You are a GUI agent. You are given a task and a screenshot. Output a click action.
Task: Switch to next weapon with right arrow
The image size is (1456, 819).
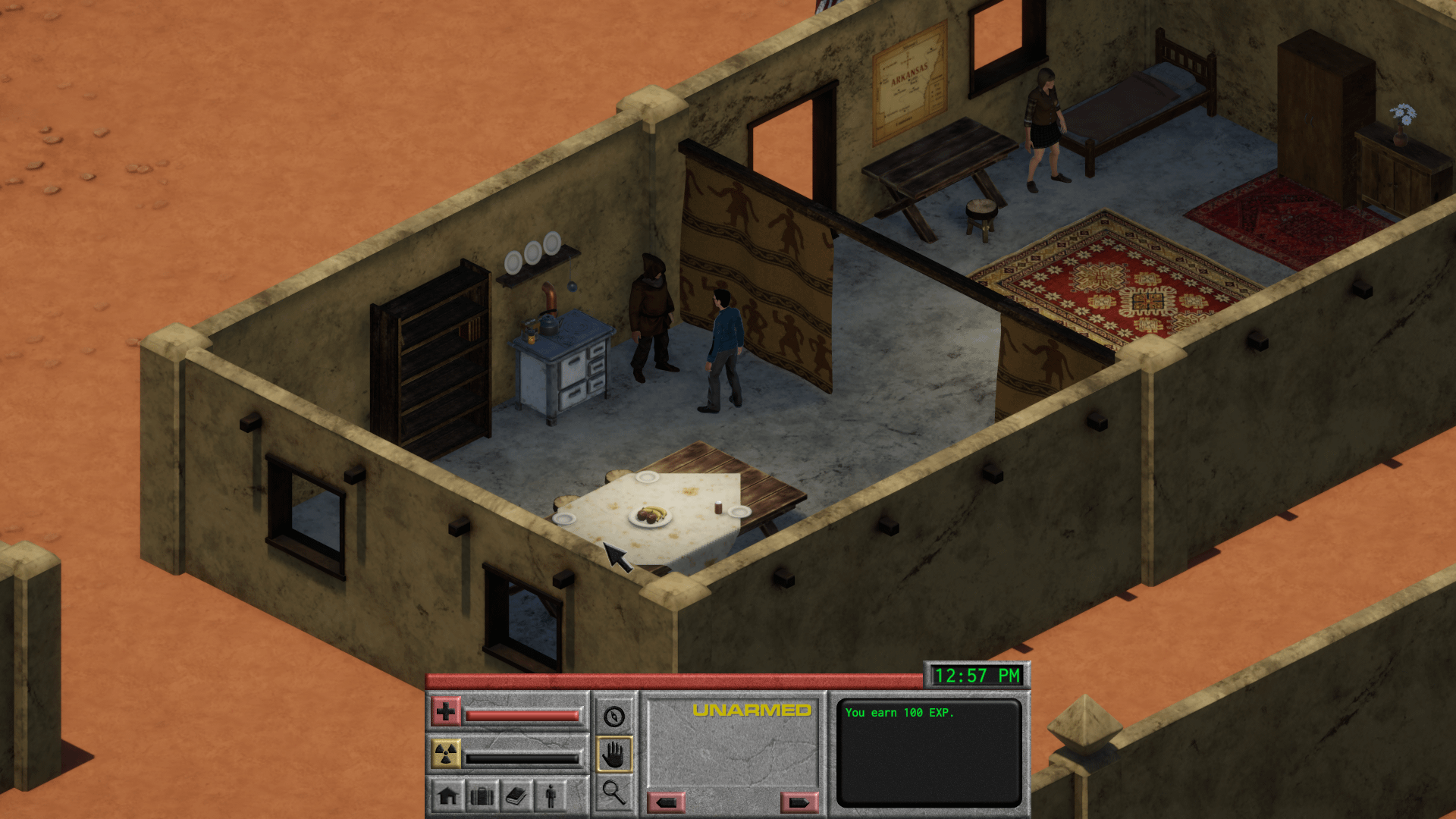point(799,802)
